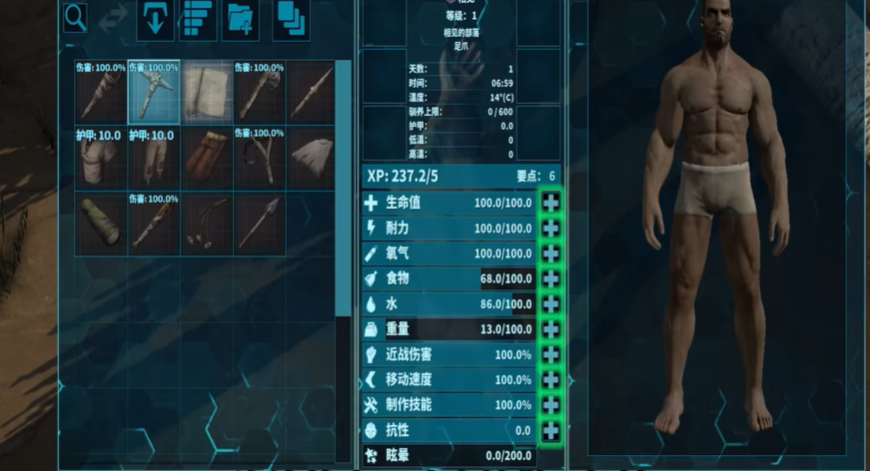The width and height of the screenshot is (870, 471).
Task: Level up 制作技能 (Crafting Skill)
Action: pyautogui.click(x=550, y=406)
